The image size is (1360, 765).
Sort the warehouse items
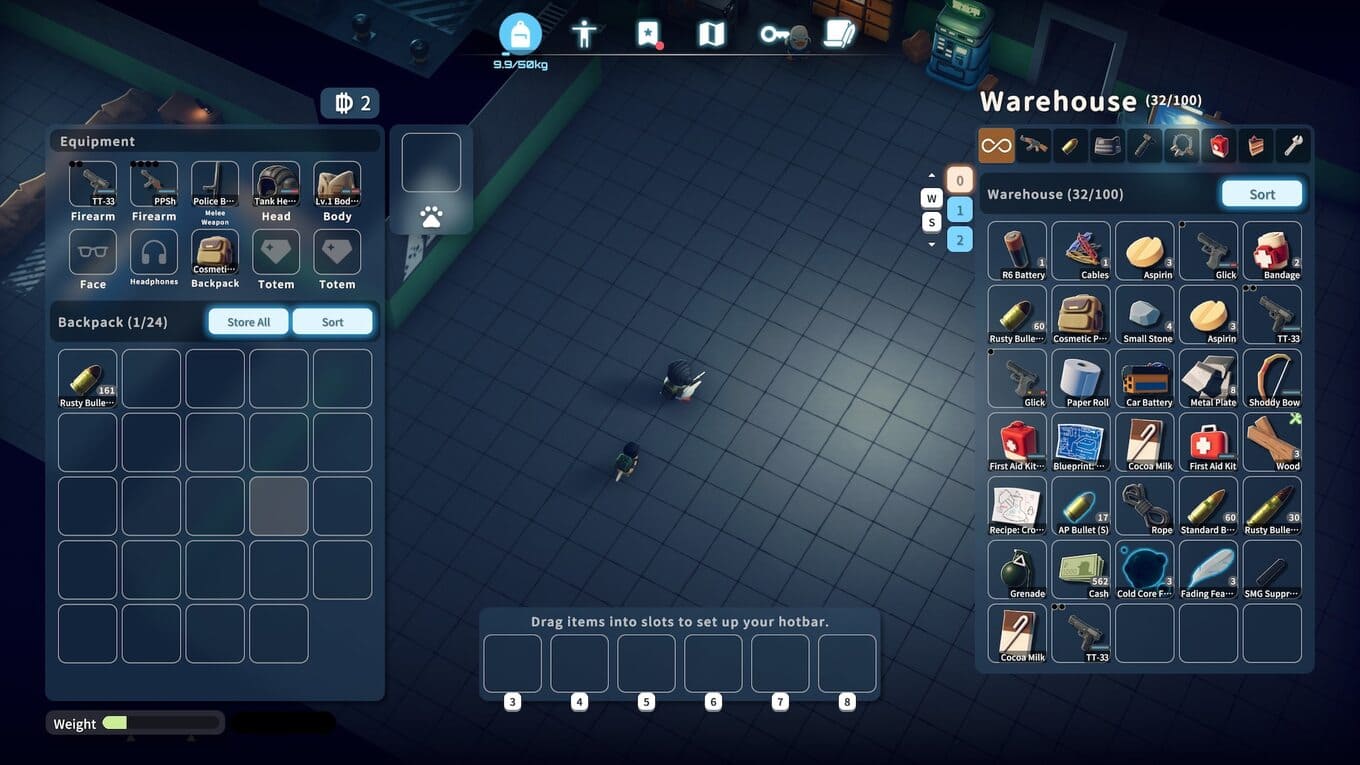pyautogui.click(x=1261, y=194)
